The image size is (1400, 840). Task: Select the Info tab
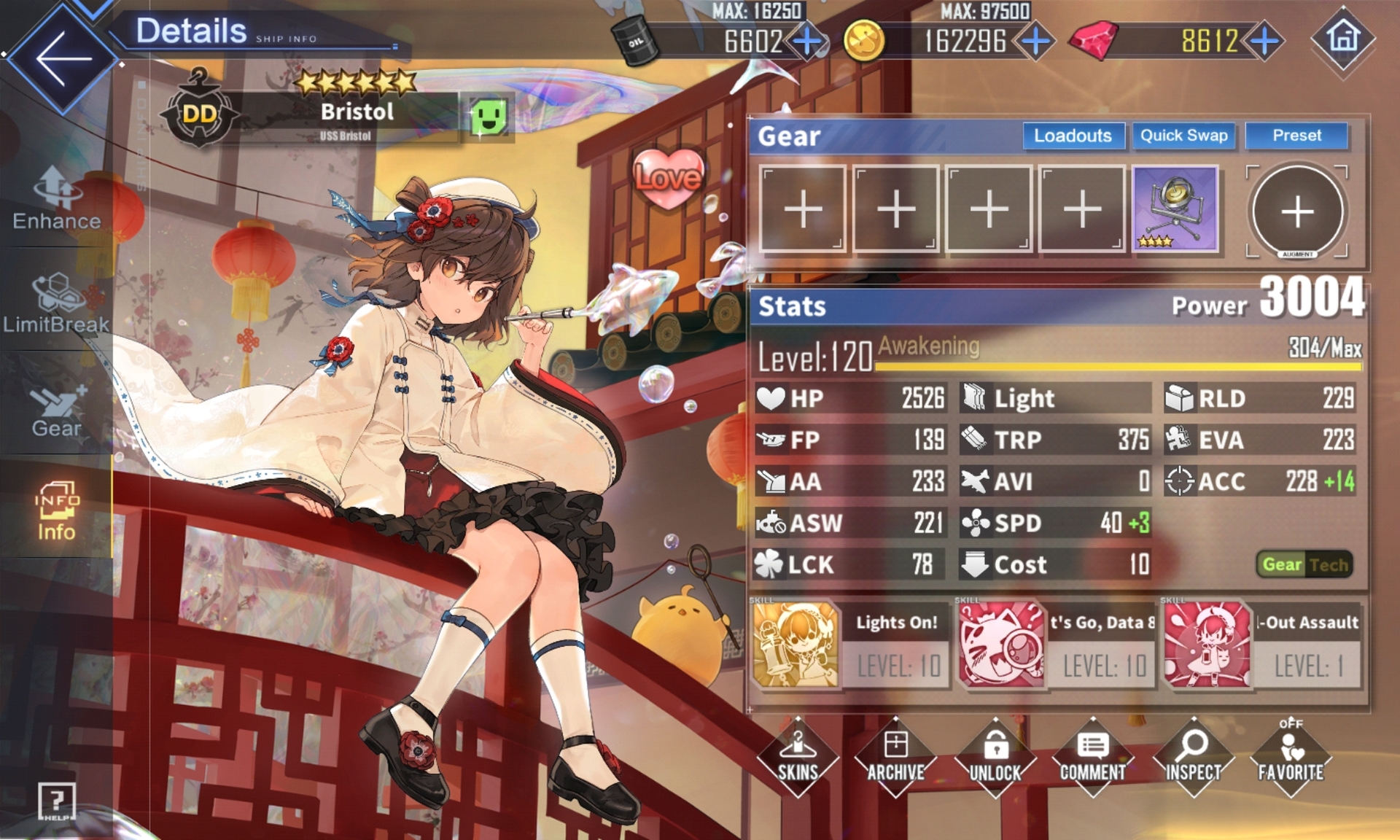(57, 512)
